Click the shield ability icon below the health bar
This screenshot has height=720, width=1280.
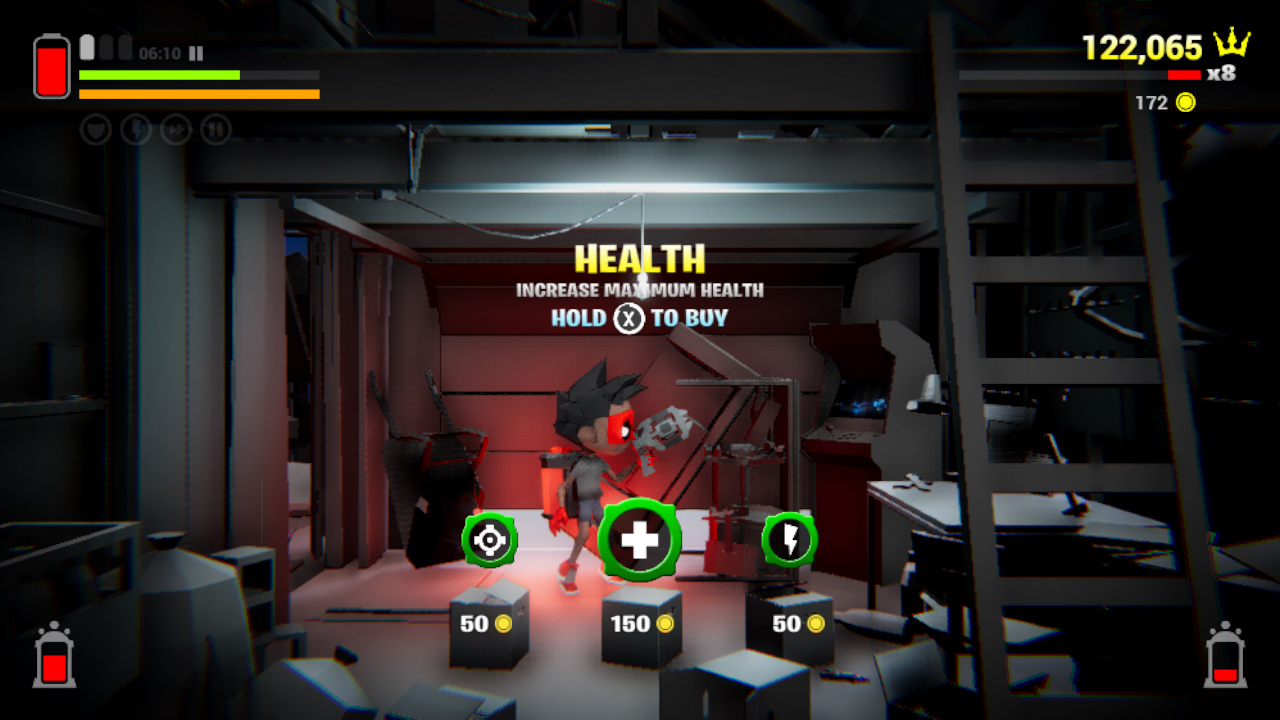[x=95, y=129]
